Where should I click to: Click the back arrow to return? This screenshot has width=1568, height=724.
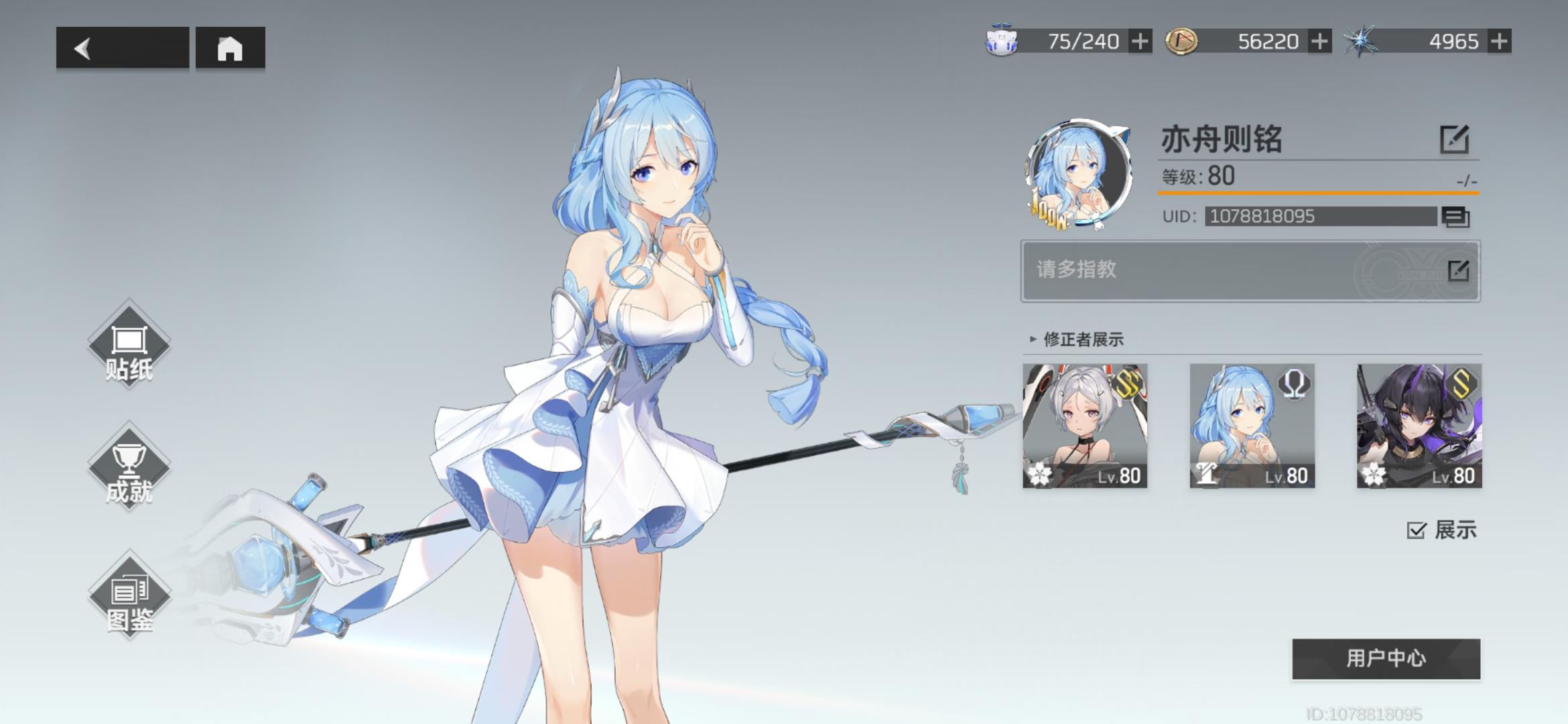pyautogui.click(x=82, y=49)
